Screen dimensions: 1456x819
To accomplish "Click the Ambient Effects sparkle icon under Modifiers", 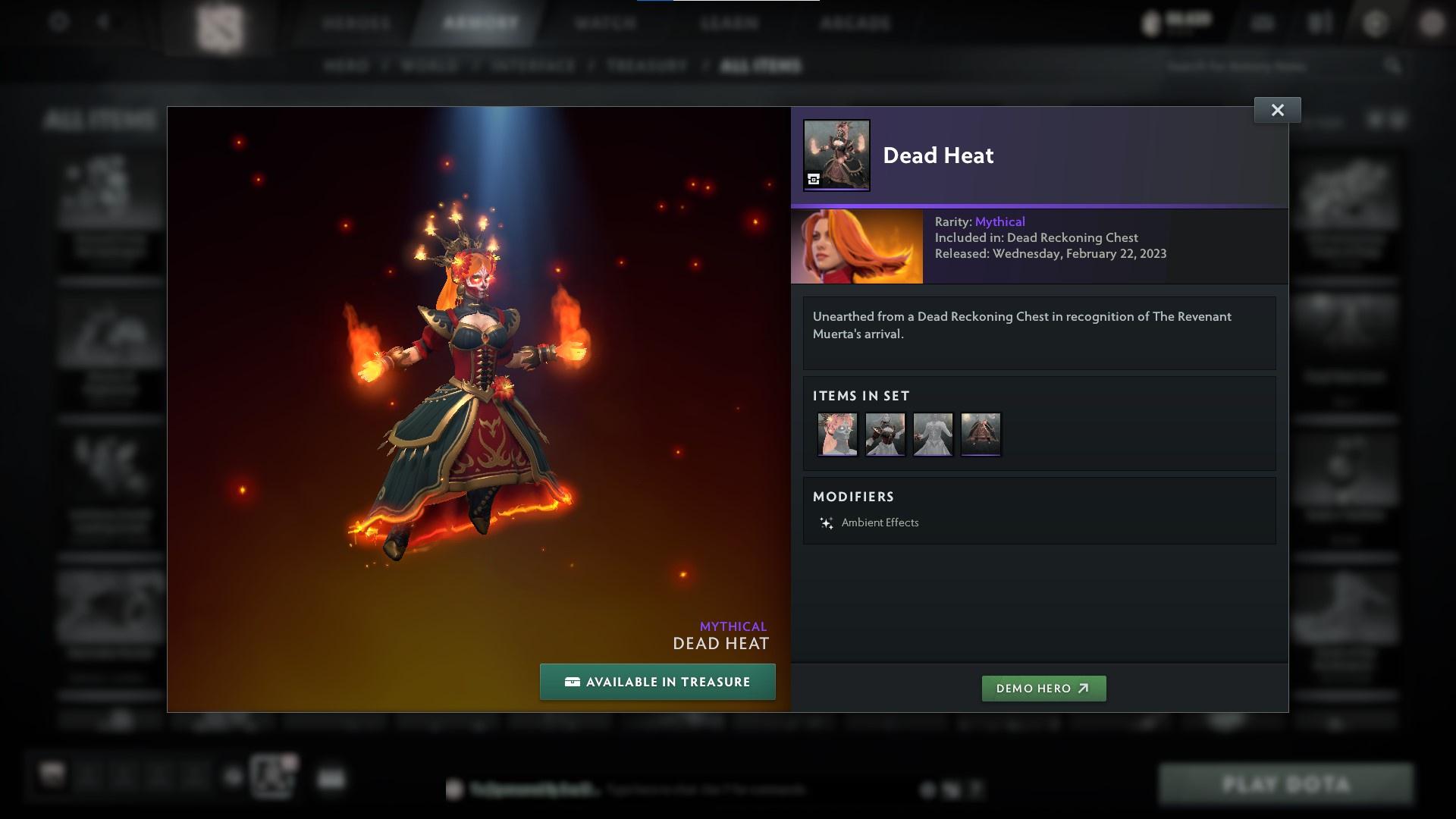I will pos(826,522).
